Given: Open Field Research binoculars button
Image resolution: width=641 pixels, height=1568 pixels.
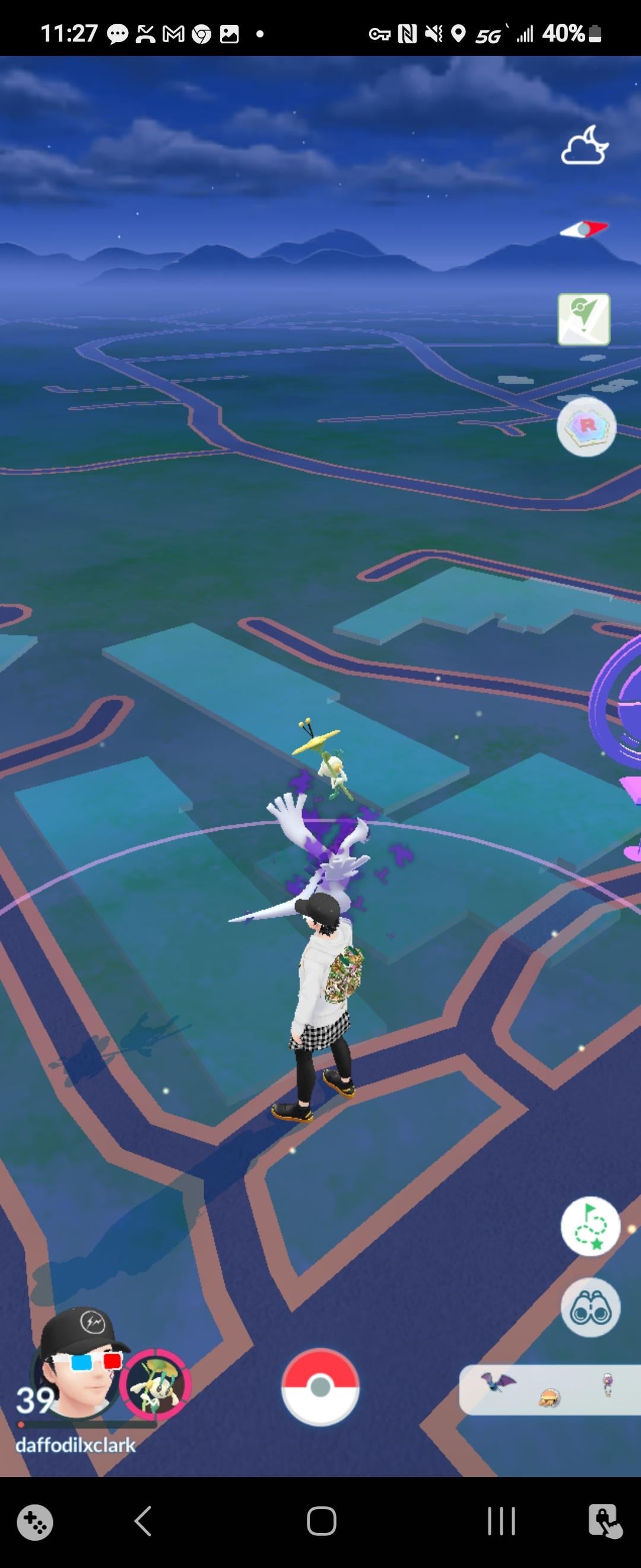Looking at the screenshot, I should [590, 1307].
